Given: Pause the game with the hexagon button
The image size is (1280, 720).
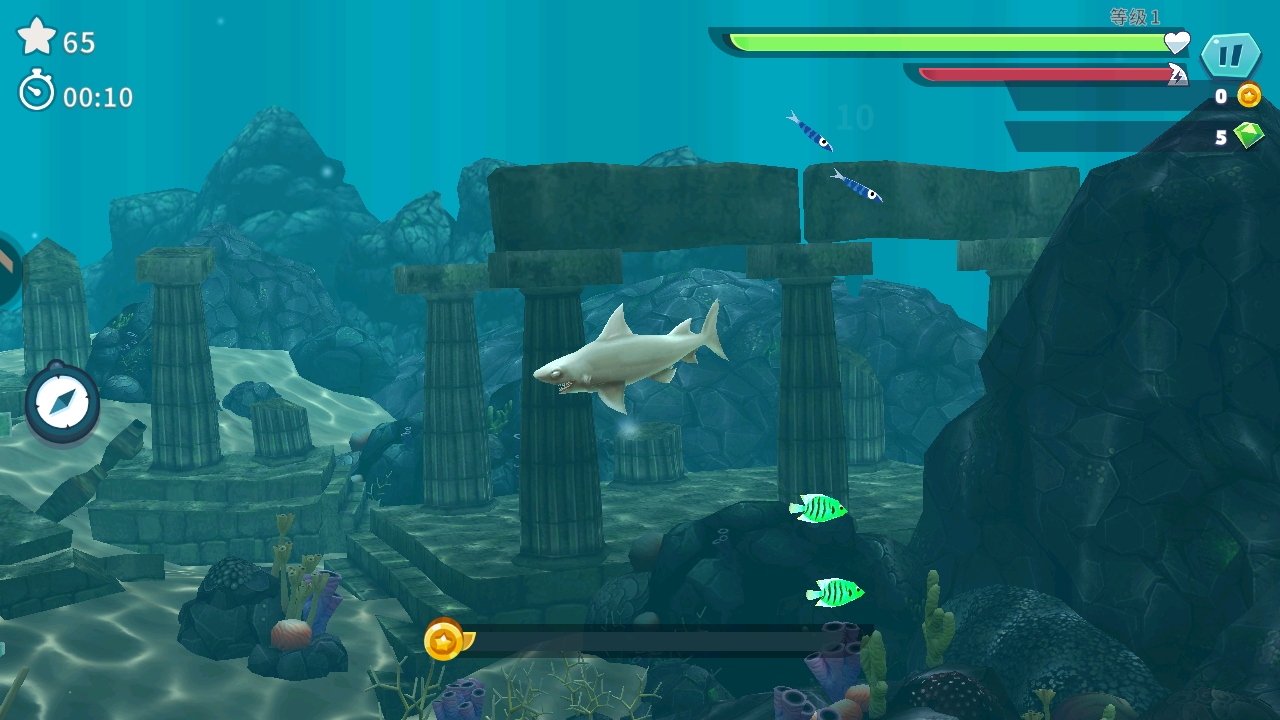Looking at the screenshot, I should pyautogui.click(x=1230, y=55).
